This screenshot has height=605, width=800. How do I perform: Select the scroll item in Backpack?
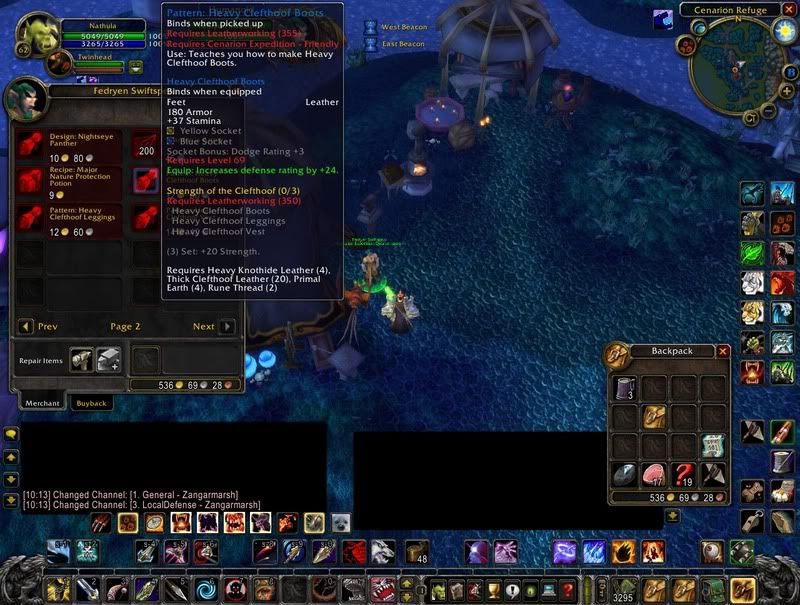(x=713, y=445)
